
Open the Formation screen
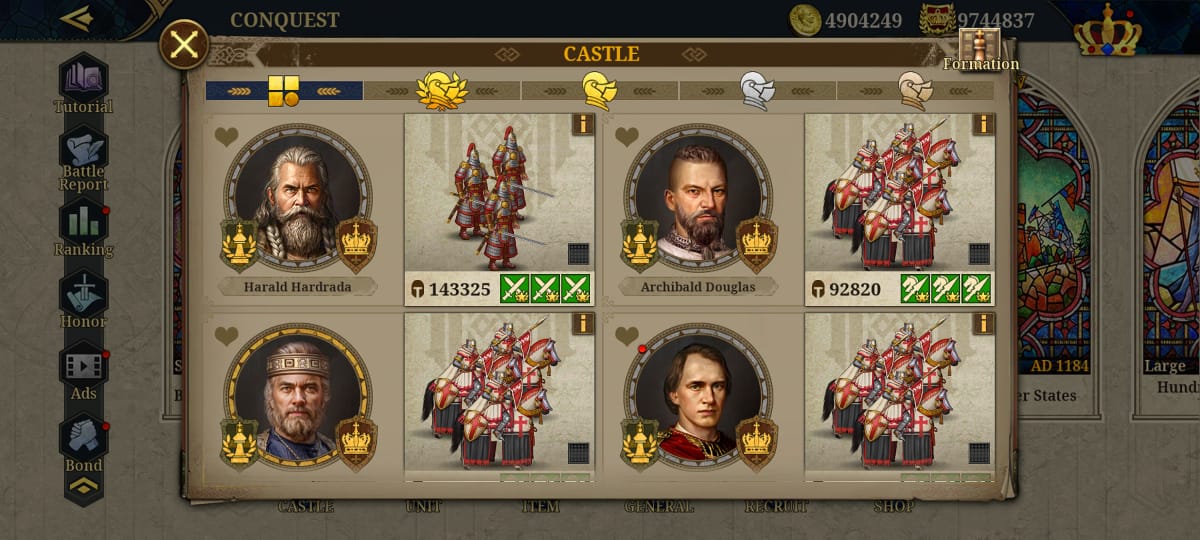[x=979, y=50]
